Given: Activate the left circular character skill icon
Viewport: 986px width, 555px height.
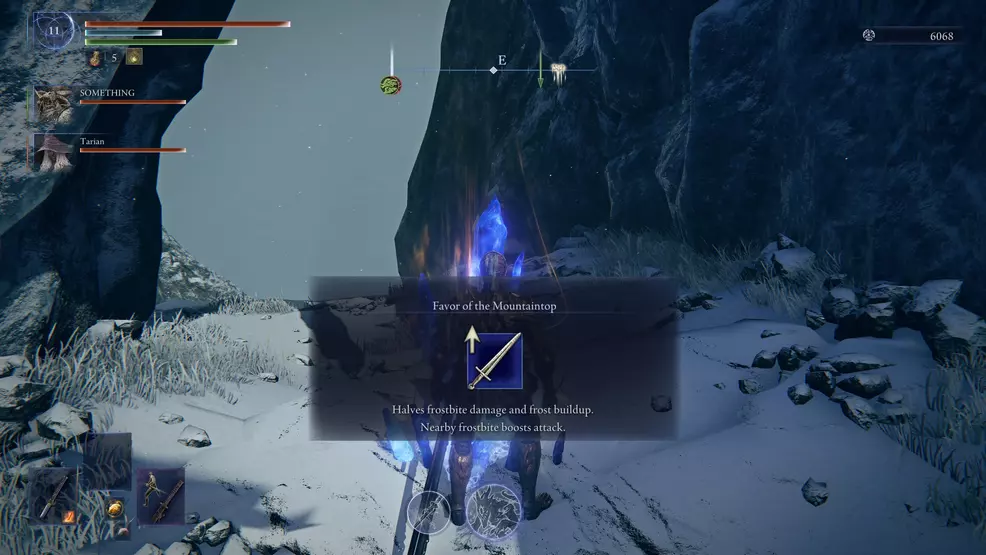Looking at the screenshot, I should click(430, 510).
